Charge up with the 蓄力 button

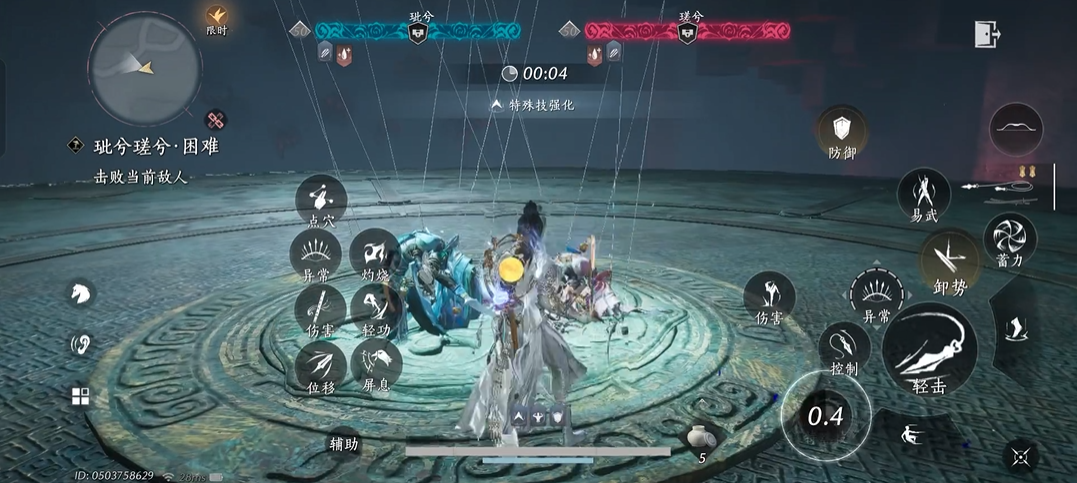click(1010, 239)
